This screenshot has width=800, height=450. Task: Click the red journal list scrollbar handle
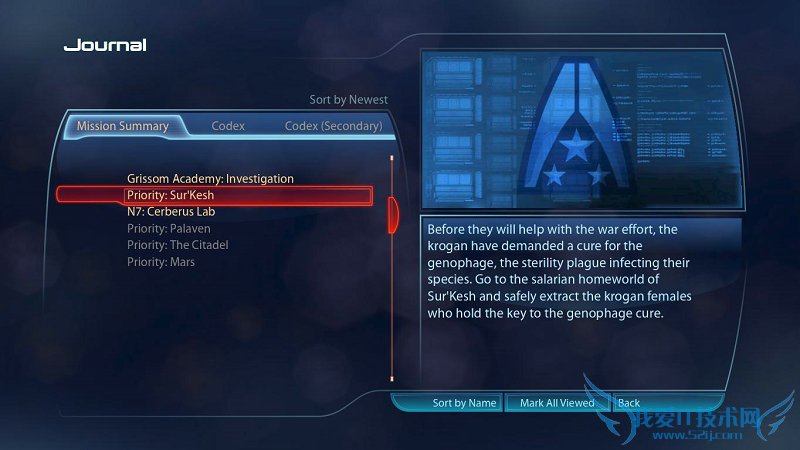[x=393, y=212]
